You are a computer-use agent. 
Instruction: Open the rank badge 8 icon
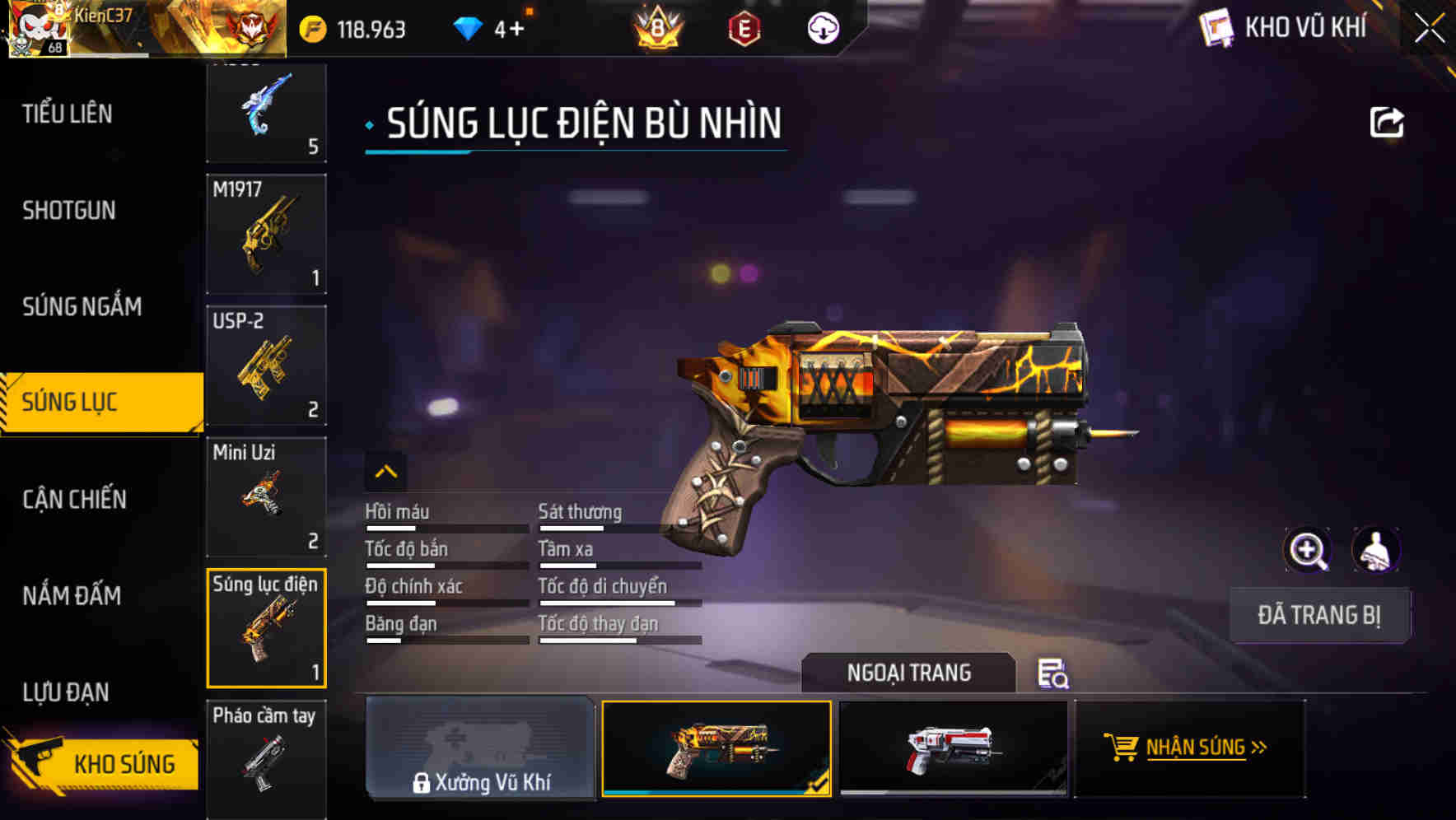pos(658,29)
